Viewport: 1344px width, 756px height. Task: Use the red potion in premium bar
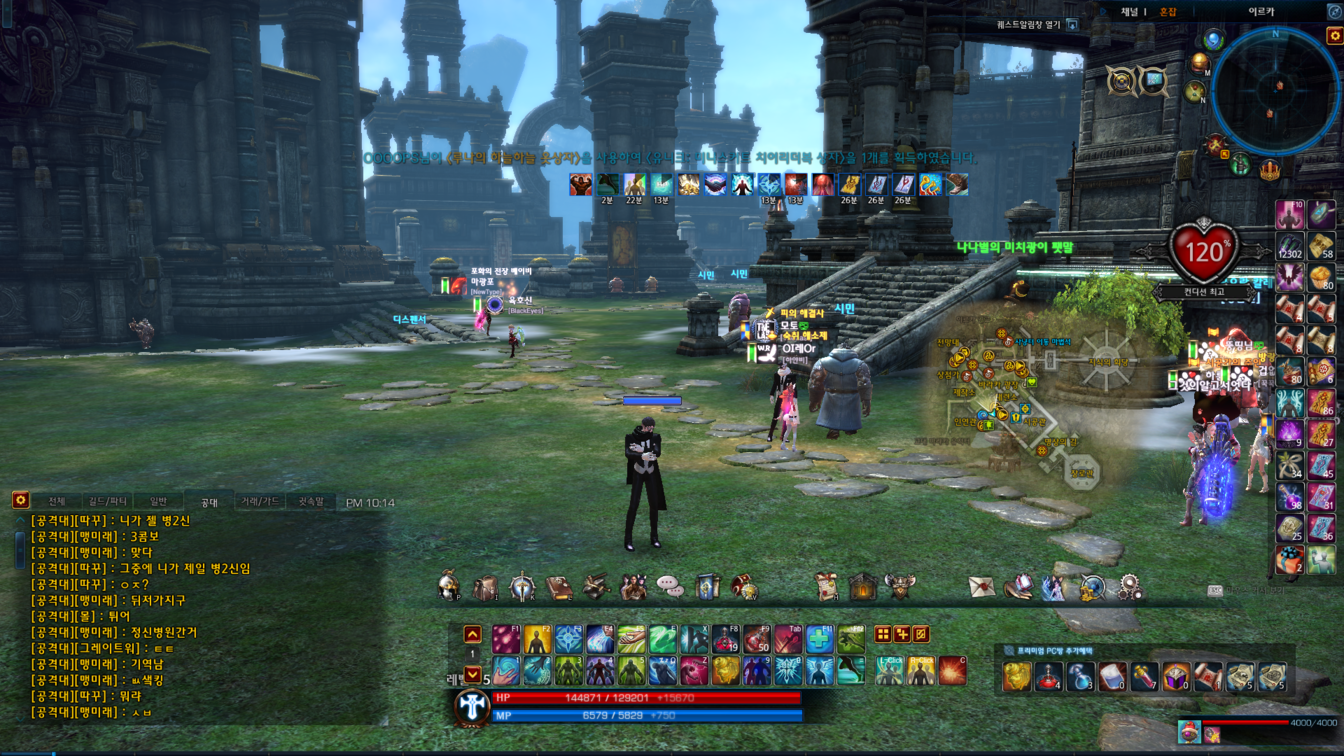[1049, 677]
